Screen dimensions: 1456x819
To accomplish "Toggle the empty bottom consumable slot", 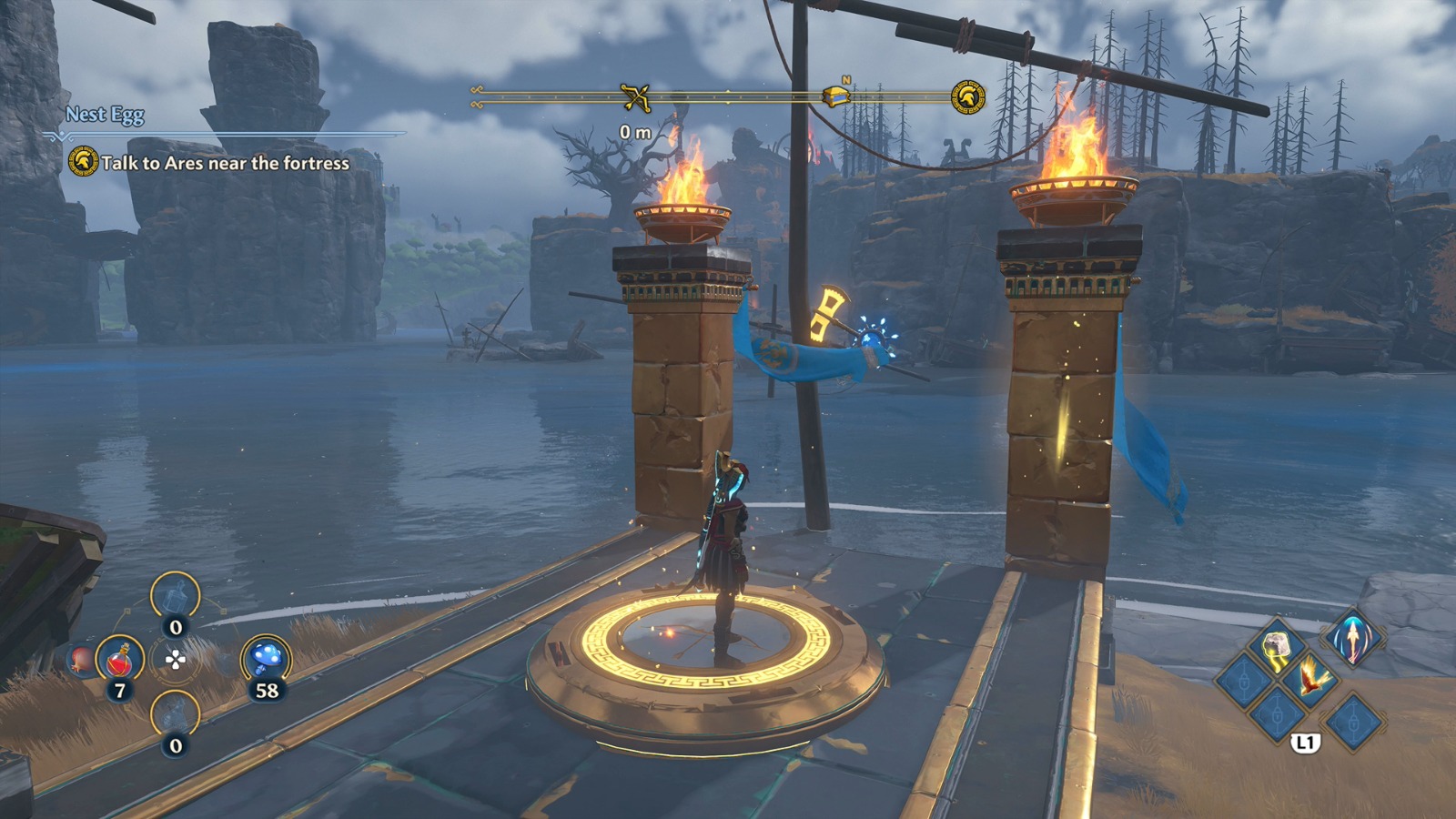I will click(175, 713).
